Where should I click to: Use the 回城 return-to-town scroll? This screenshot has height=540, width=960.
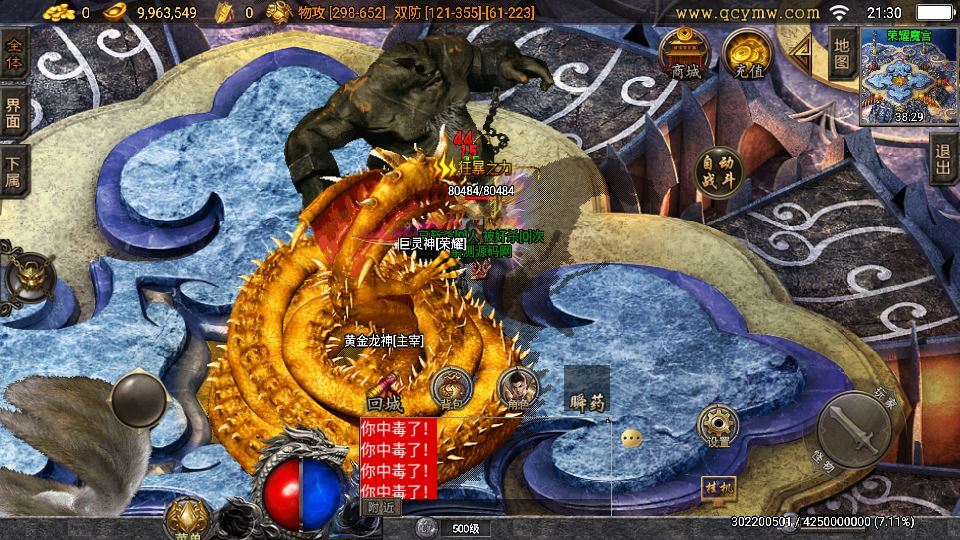385,393
